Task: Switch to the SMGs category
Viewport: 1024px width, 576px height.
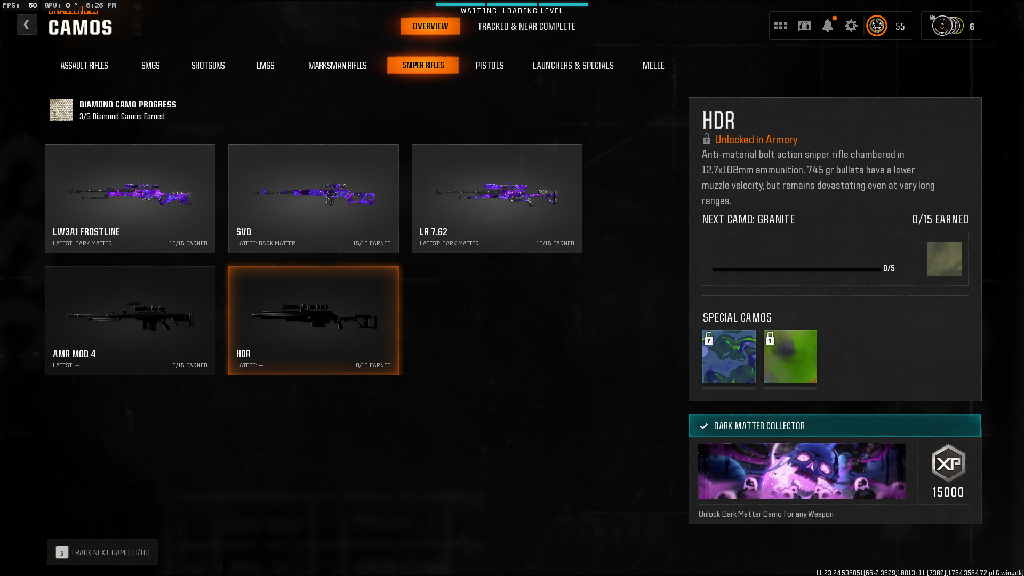Action: 150,66
